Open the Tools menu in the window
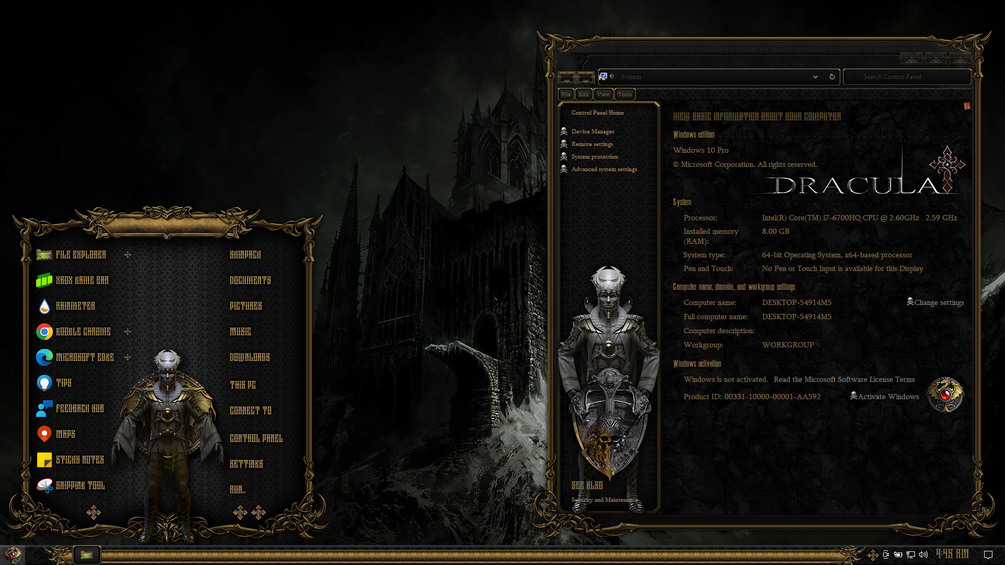 (x=625, y=94)
